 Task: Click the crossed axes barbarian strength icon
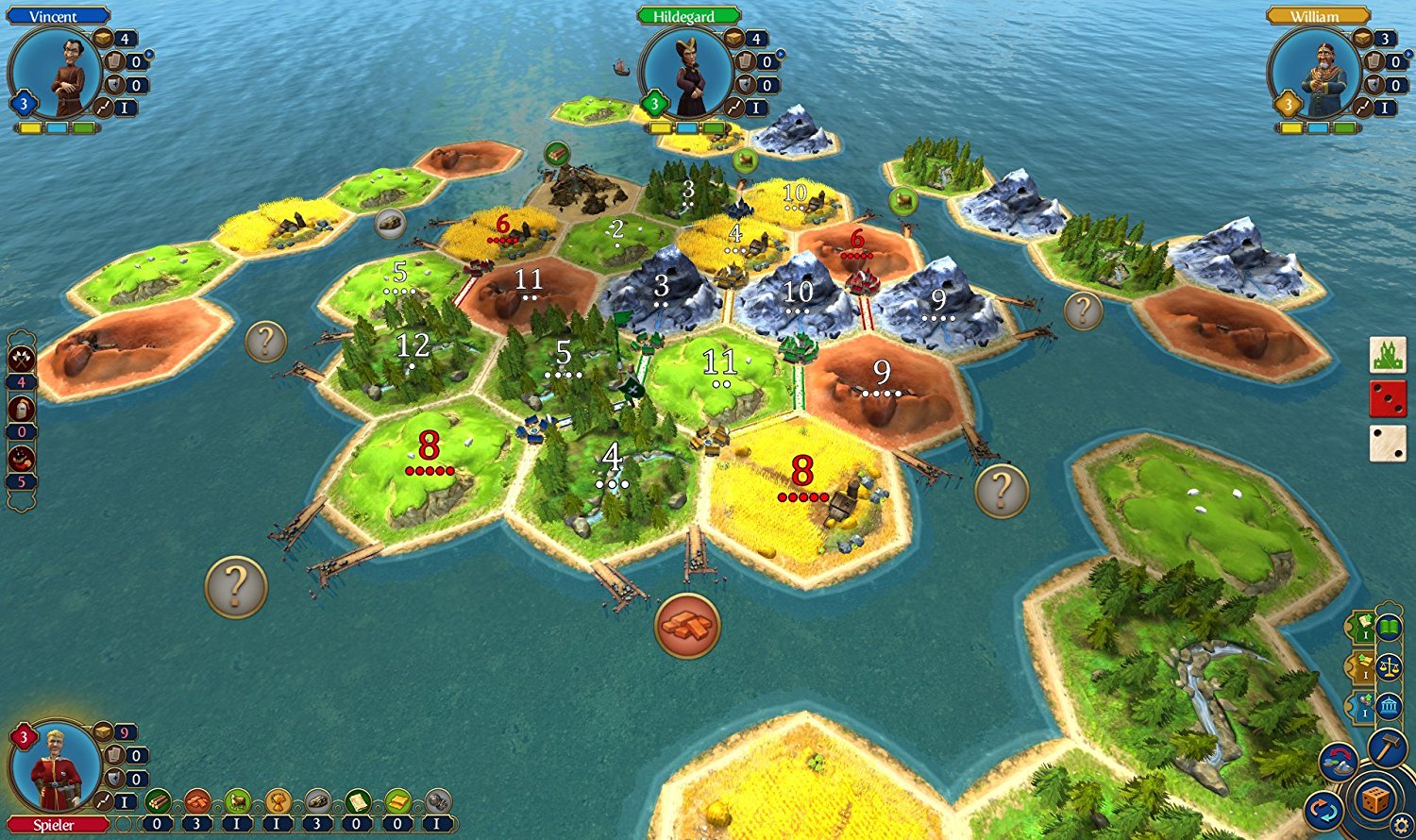pos(22,359)
